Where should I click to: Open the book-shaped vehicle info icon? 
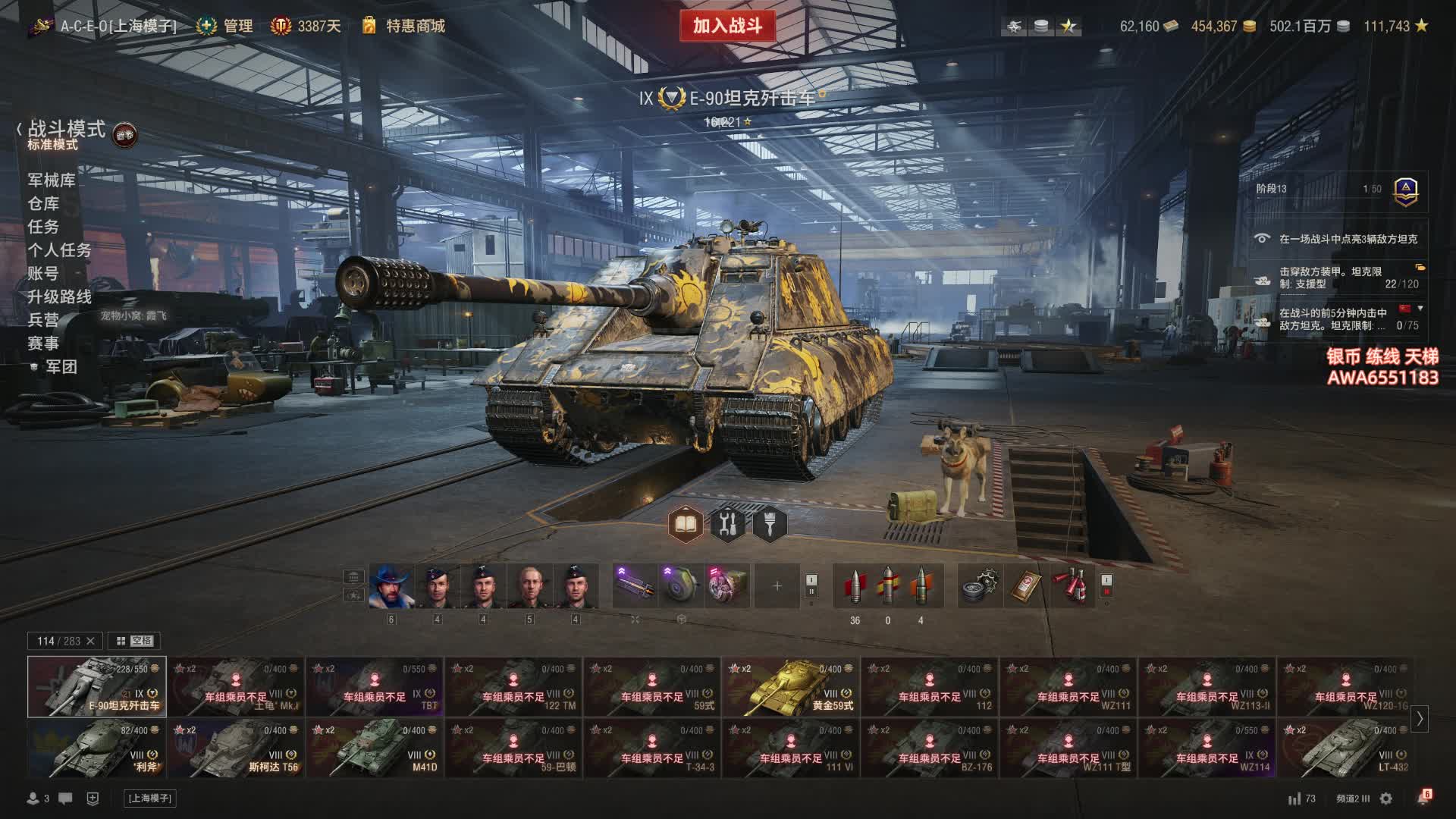686,523
